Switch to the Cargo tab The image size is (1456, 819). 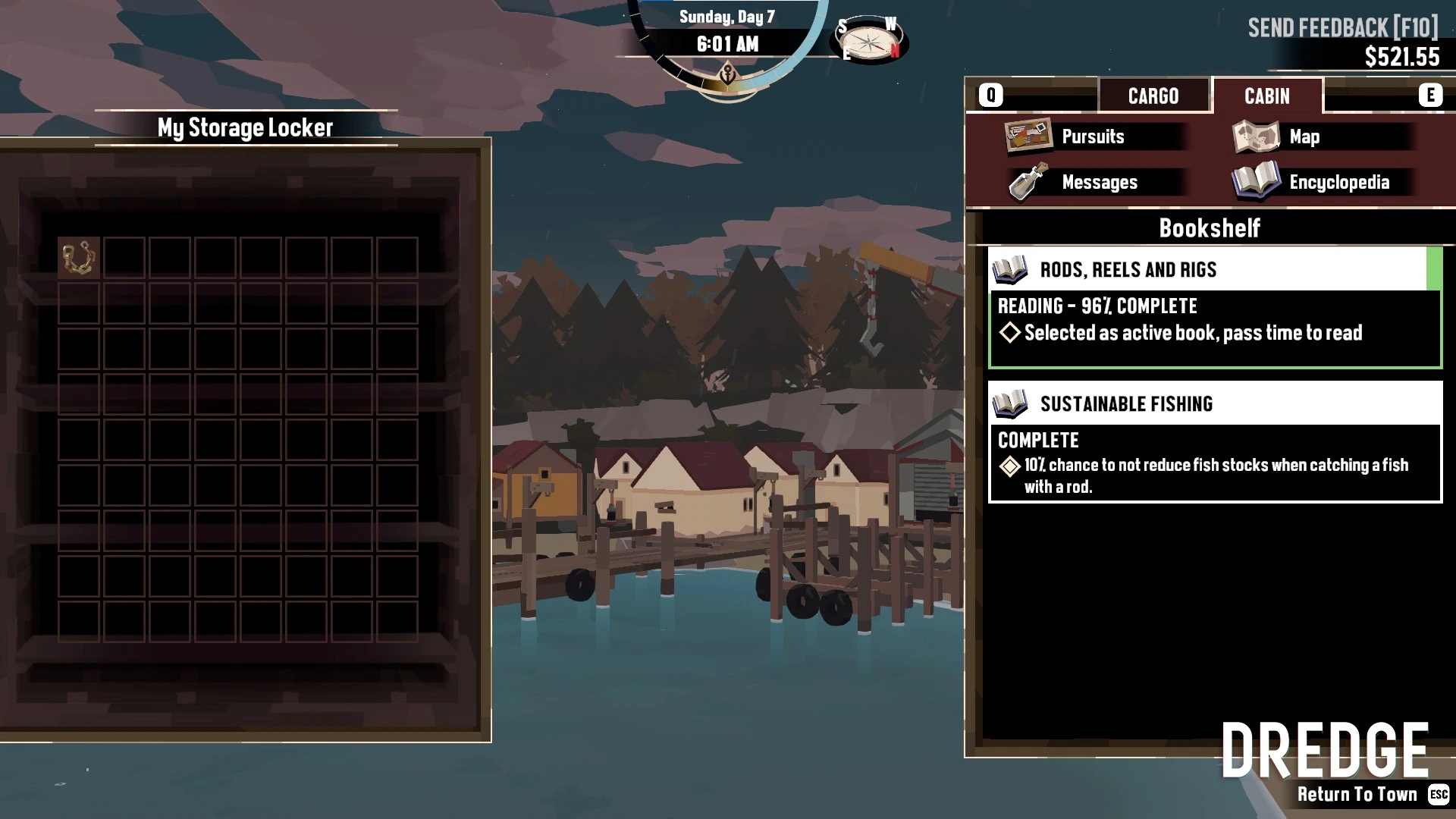[x=1153, y=96]
